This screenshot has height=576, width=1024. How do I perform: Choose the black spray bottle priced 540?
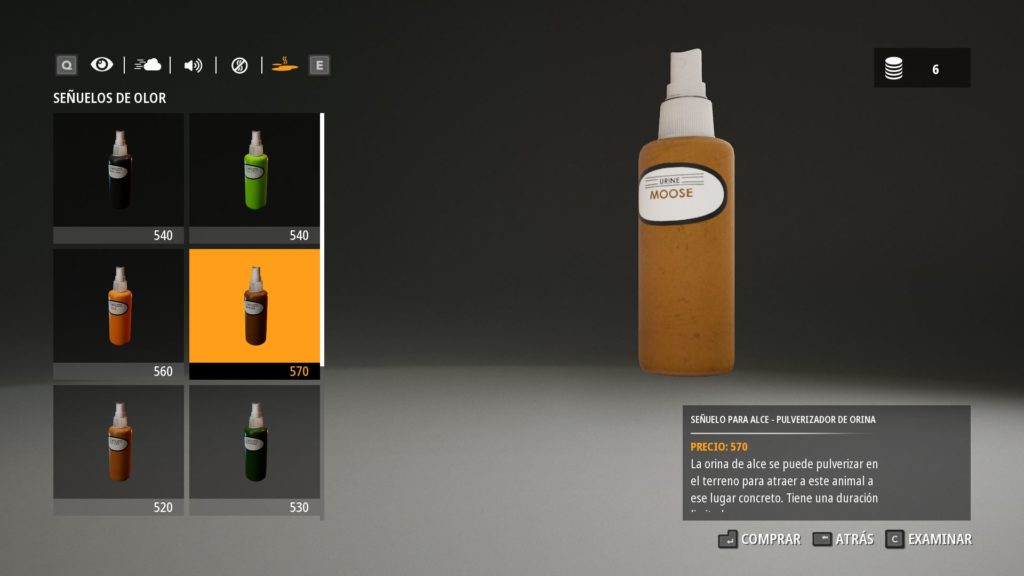pyautogui.click(x=118, y=177)
